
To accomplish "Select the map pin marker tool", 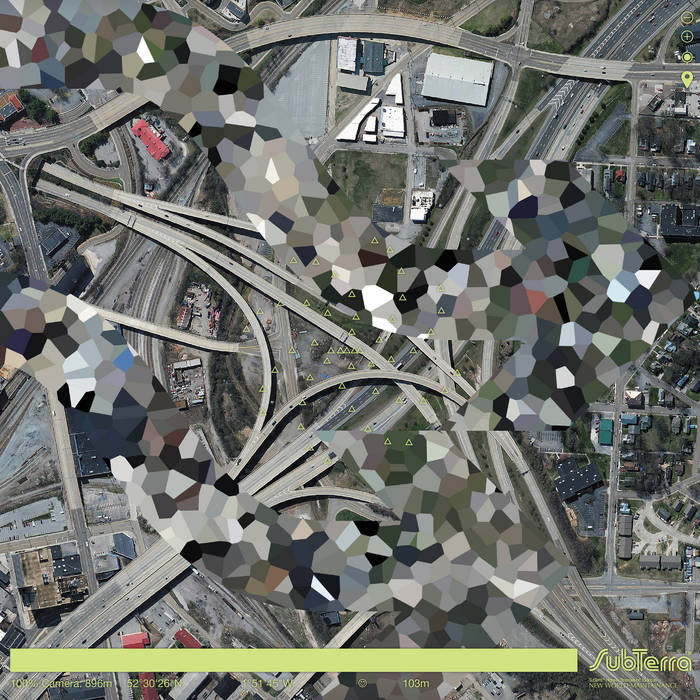I will [687, 78].
